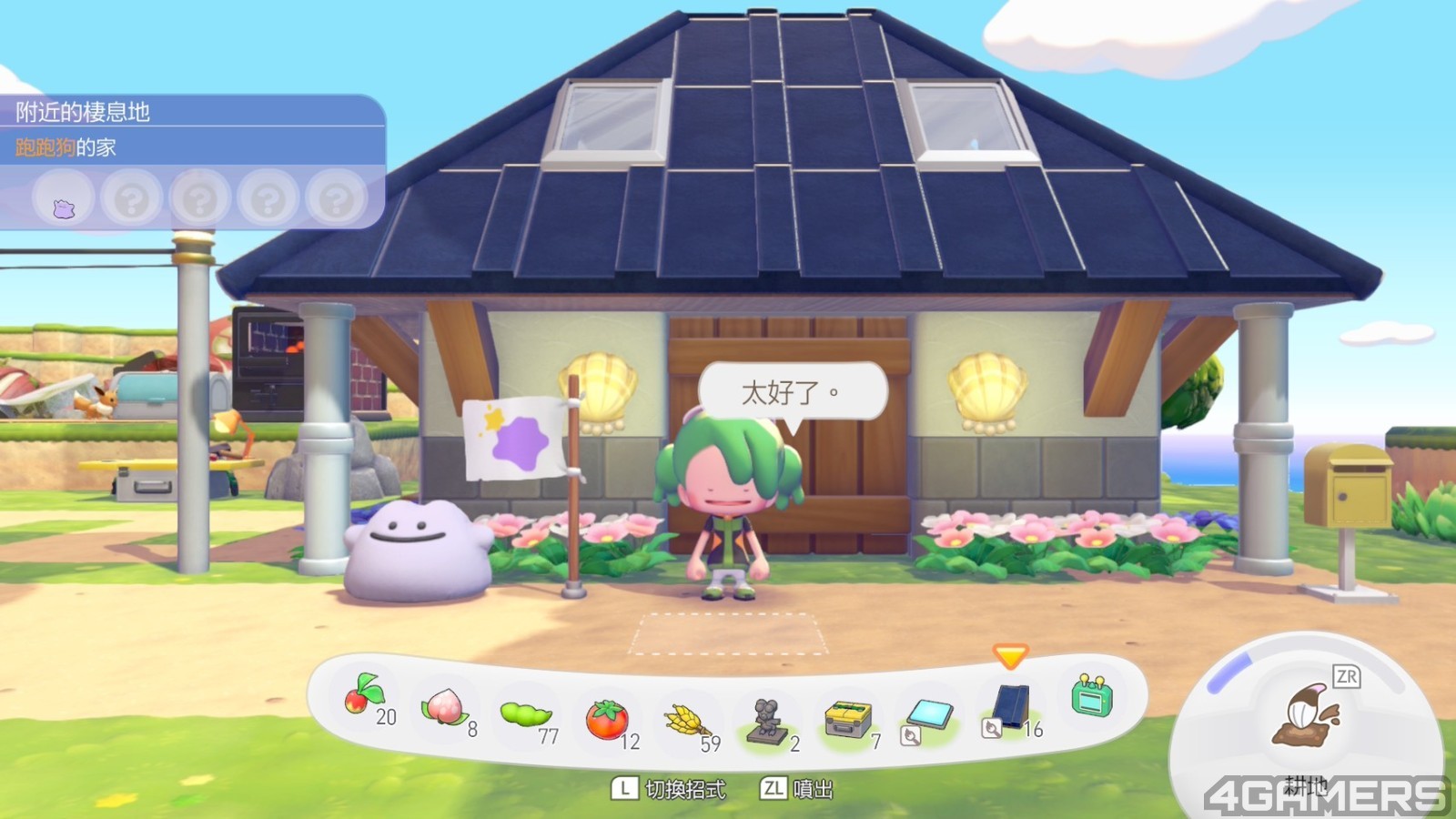Reveal the last question-mark habitat slot
1456x819 pixels.
click(333, 199)
